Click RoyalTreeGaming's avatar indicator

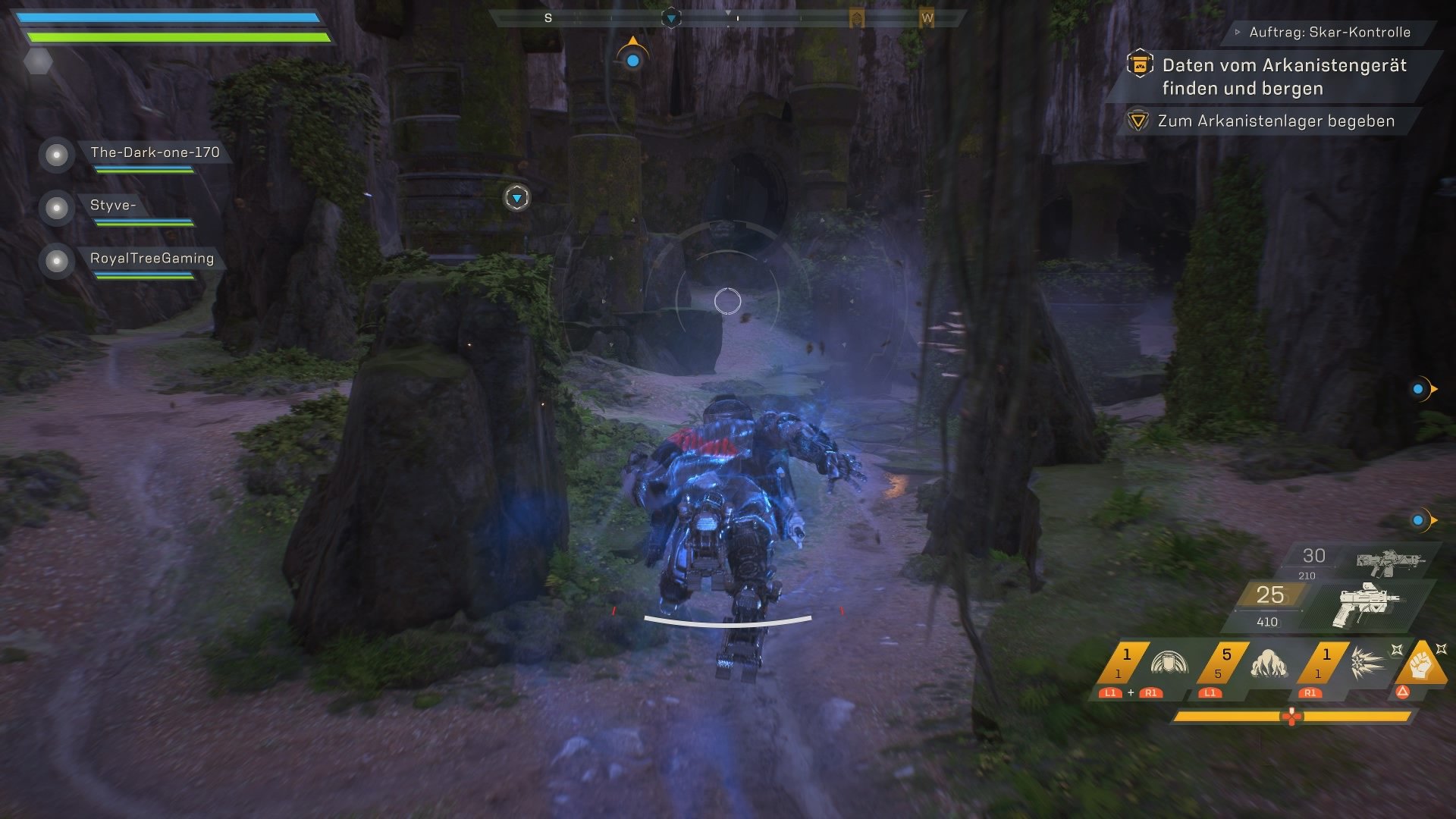[56, 262]
